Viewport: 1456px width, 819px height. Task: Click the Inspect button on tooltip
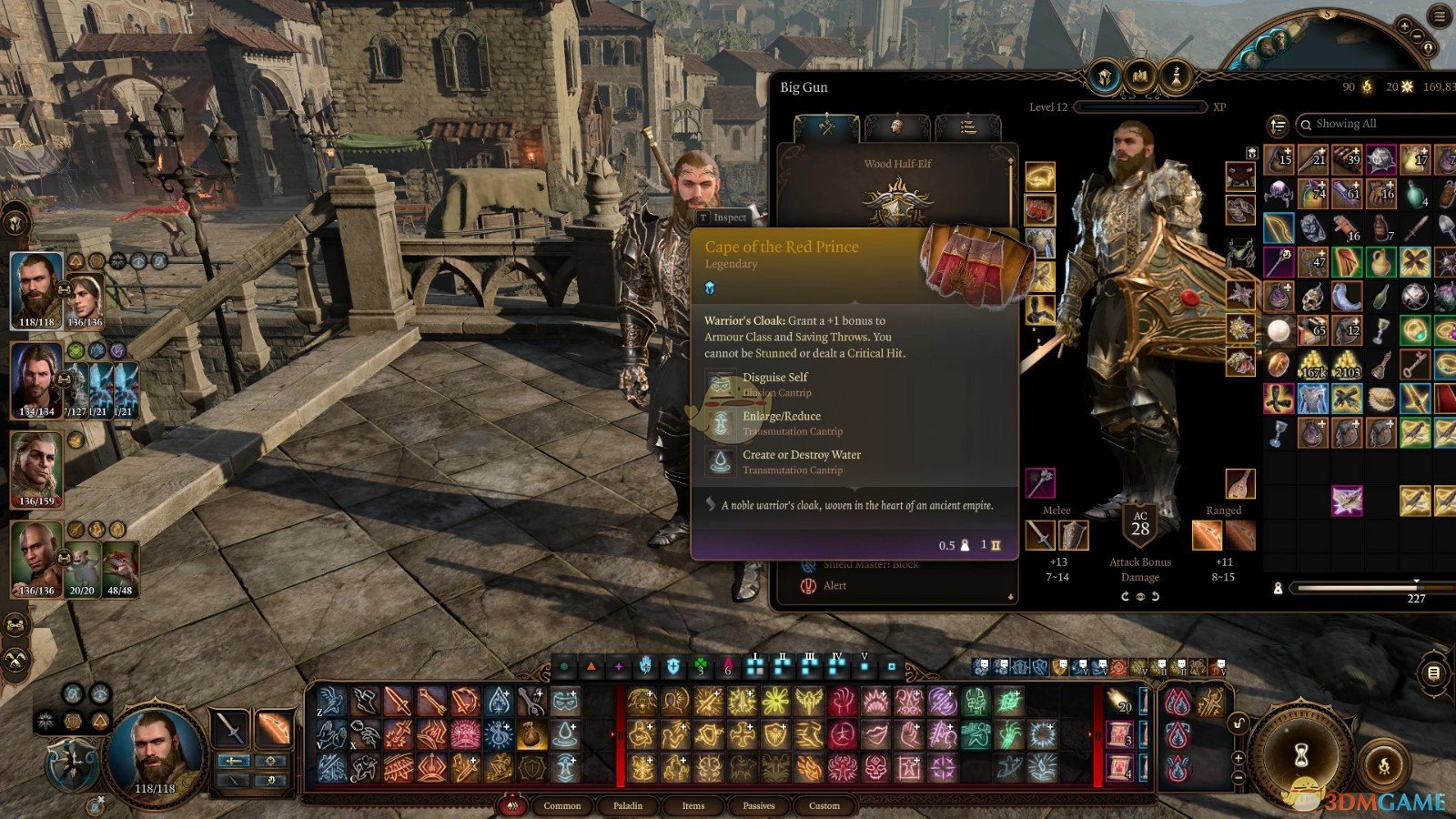tap(723, 217)
